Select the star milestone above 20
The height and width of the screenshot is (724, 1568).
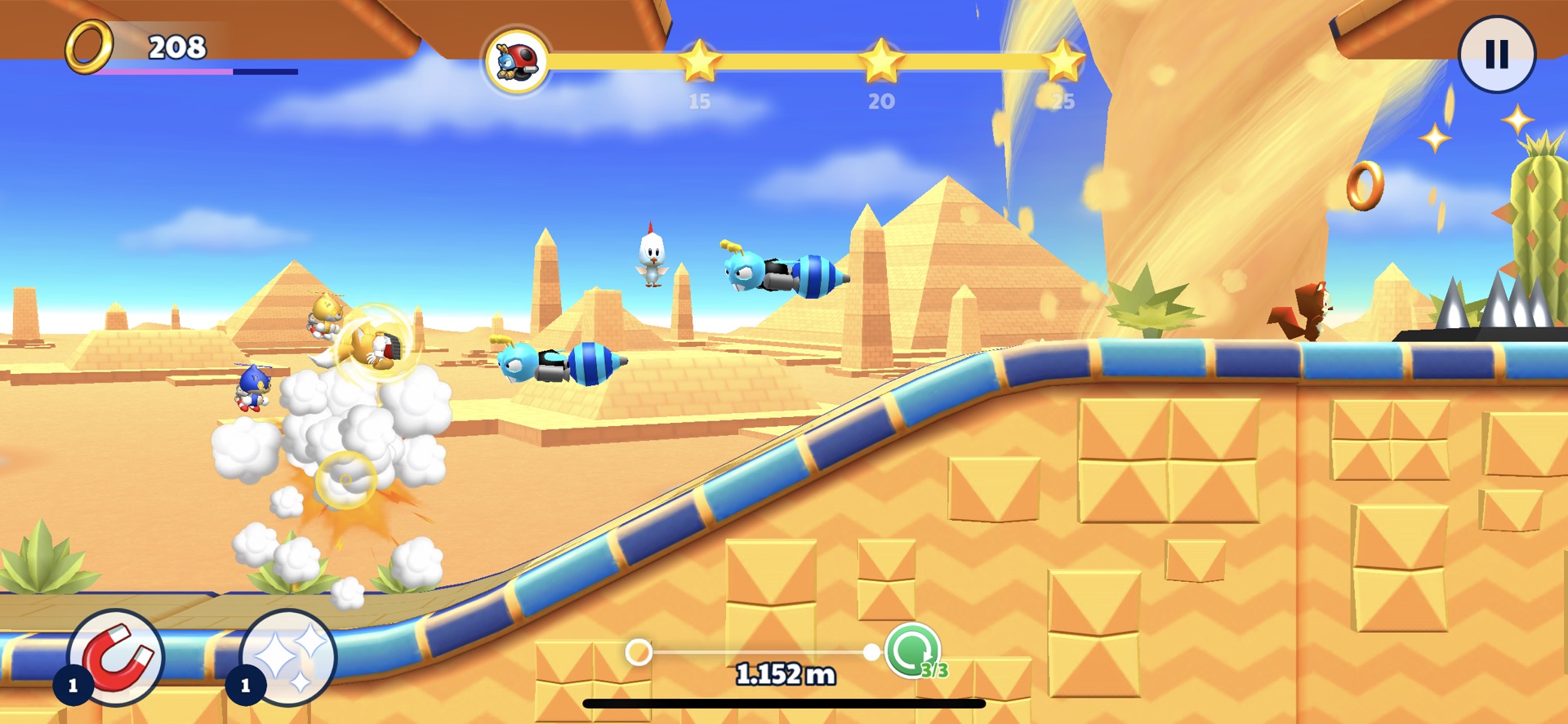880,60
